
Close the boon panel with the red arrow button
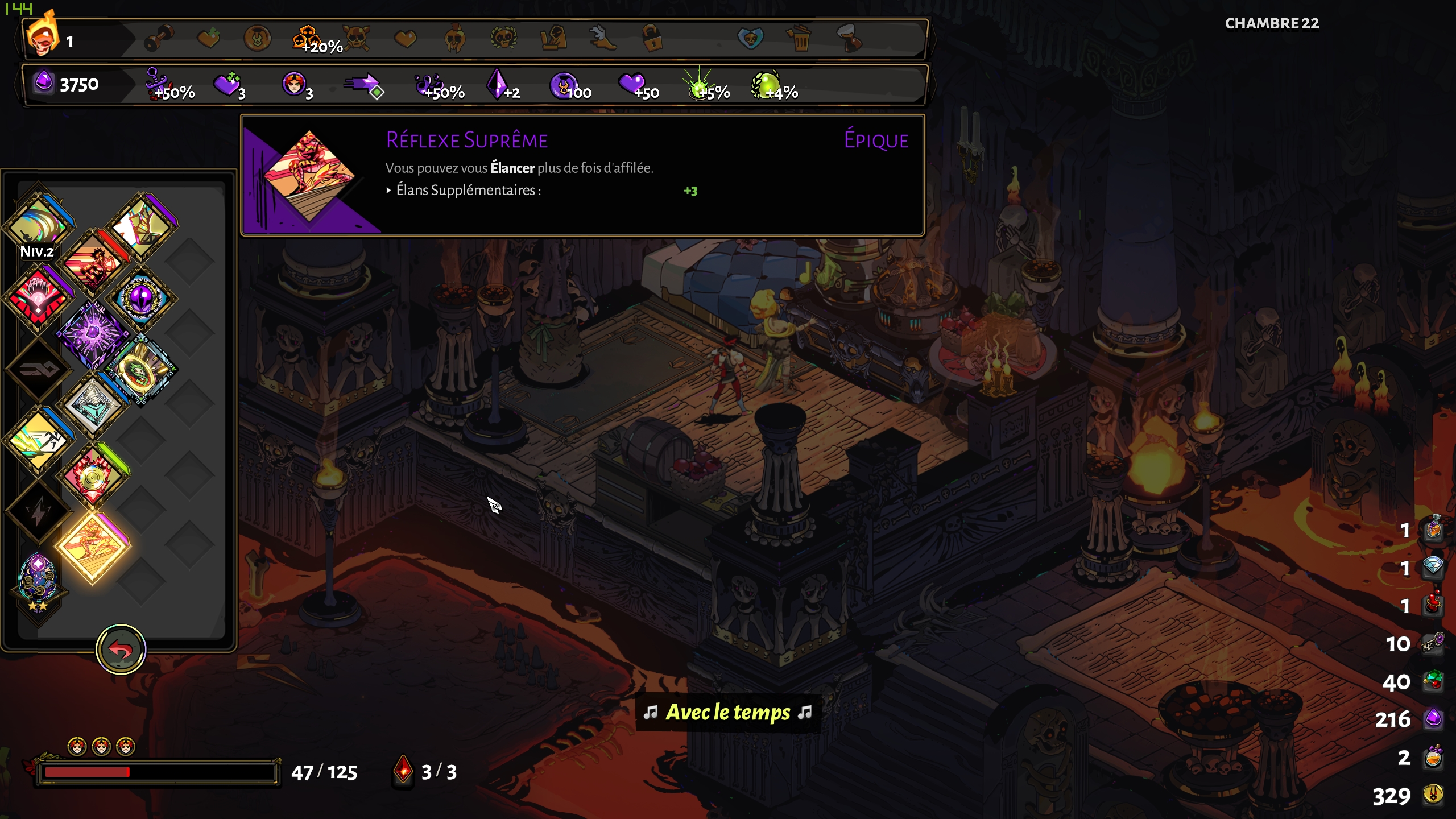(121, 649)
